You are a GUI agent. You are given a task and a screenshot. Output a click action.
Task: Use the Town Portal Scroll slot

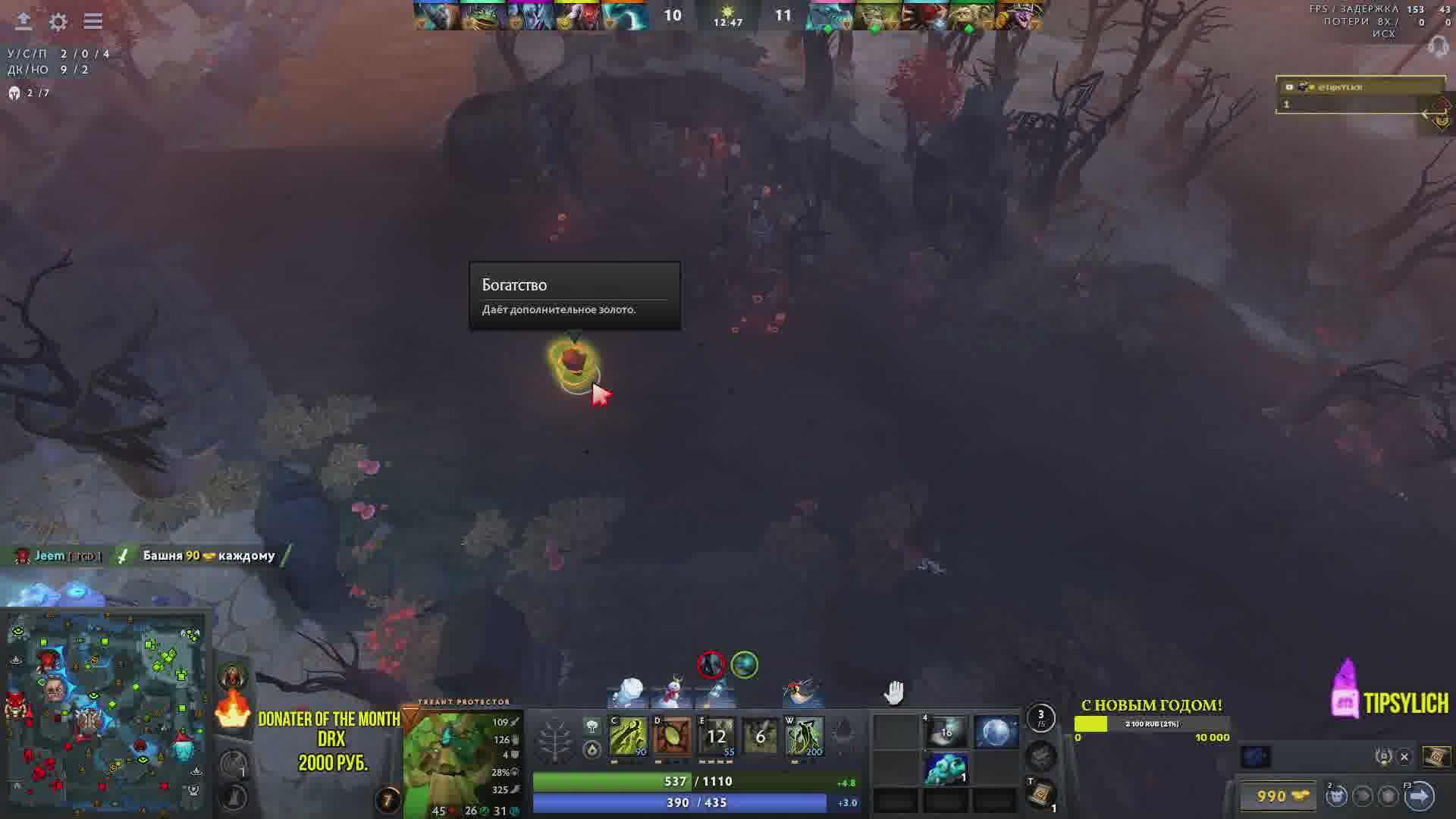[1041, 793]
